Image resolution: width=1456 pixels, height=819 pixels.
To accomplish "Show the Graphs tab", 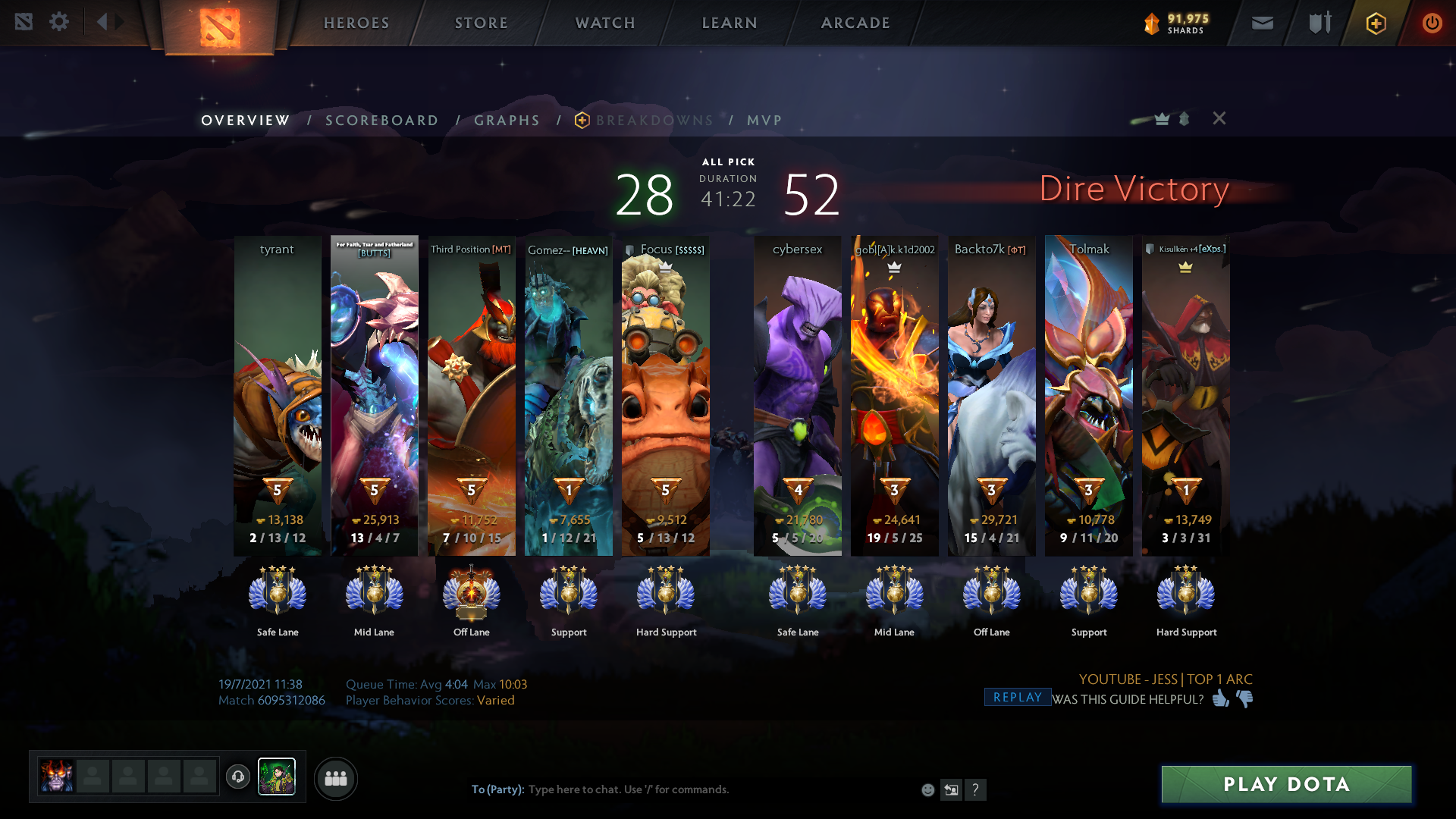I will click(507, 121).
